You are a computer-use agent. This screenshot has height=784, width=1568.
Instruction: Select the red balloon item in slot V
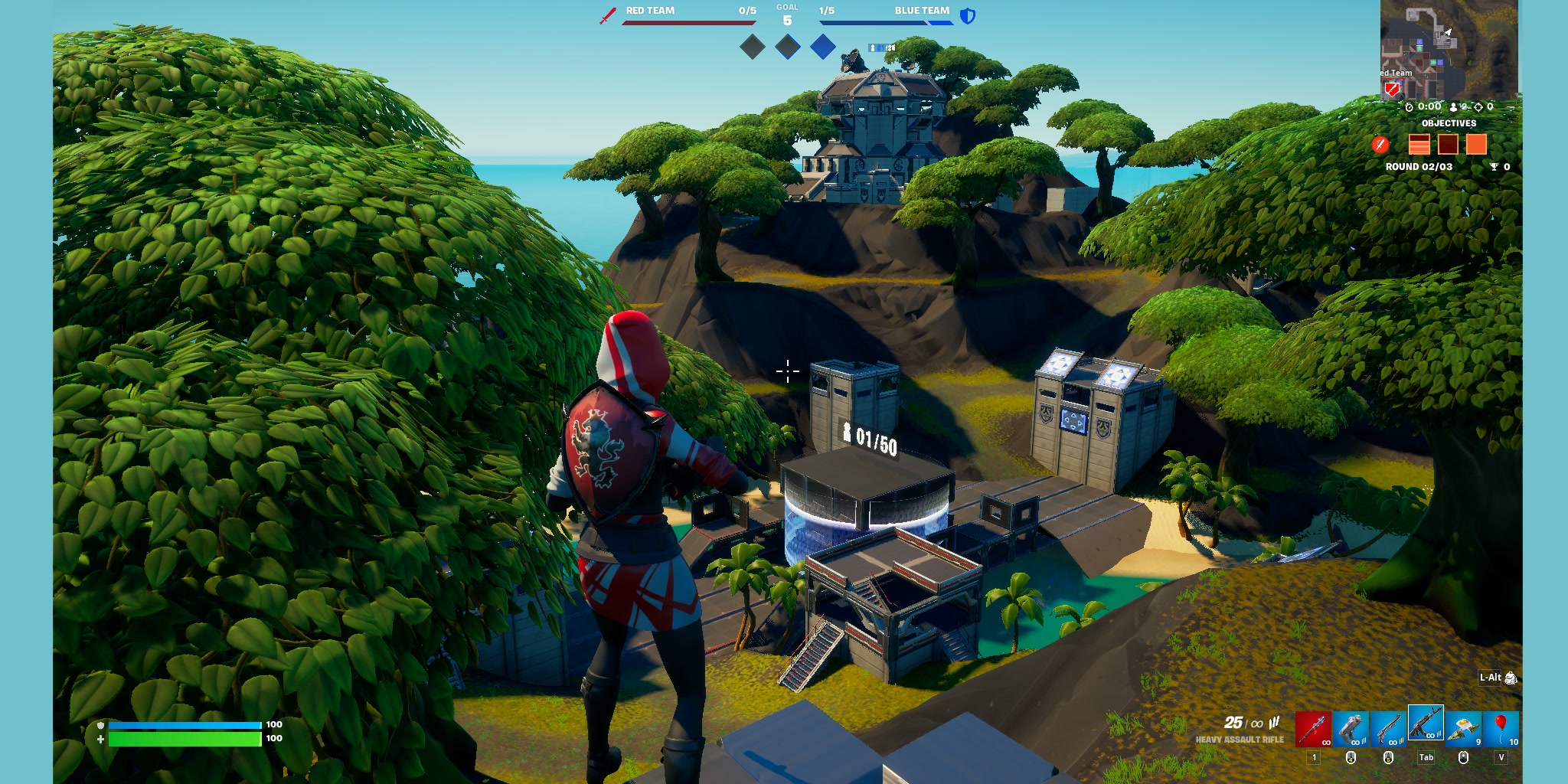(x=1501, y=728)
